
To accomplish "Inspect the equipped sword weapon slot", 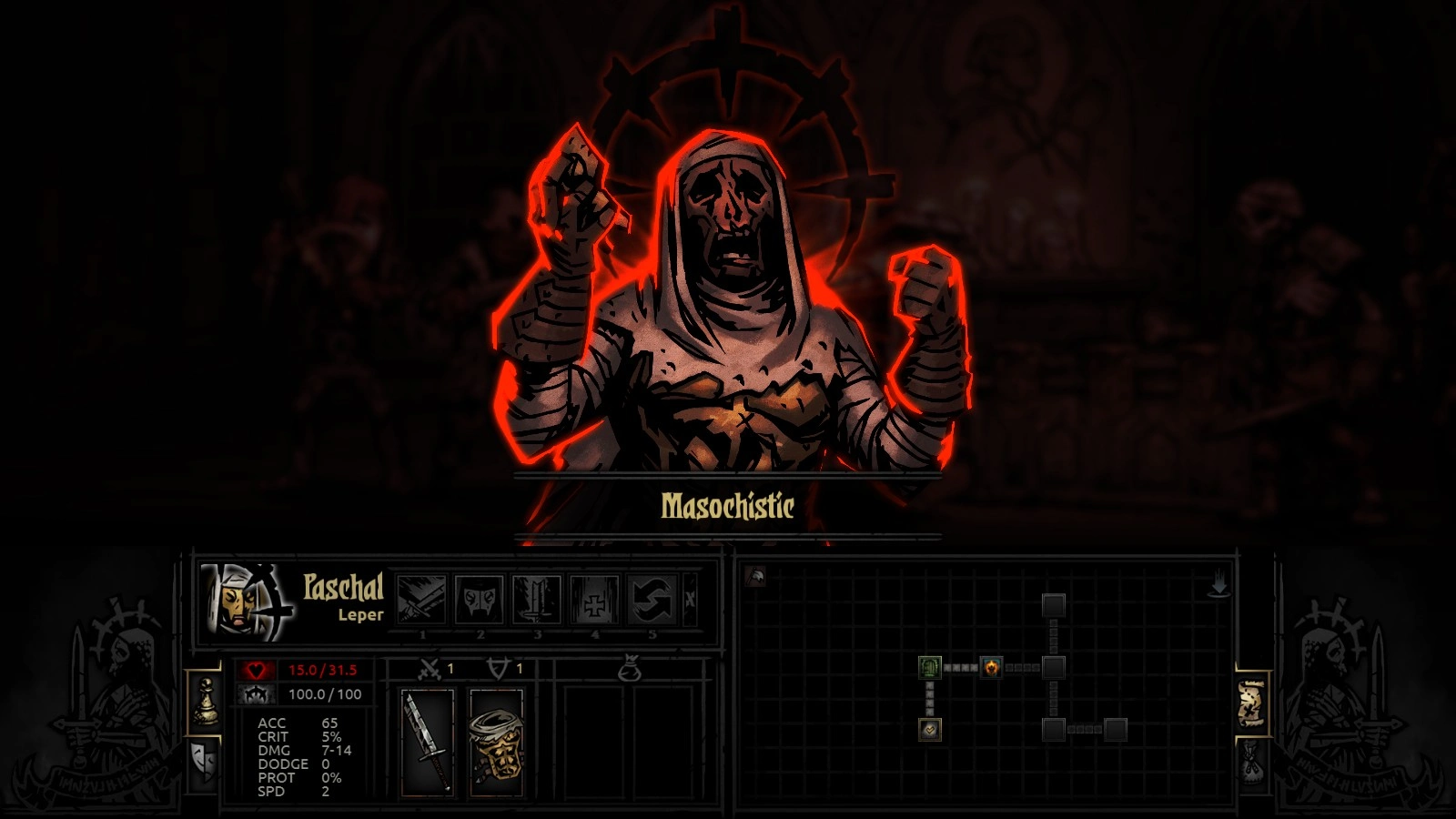I will point(427,743).
